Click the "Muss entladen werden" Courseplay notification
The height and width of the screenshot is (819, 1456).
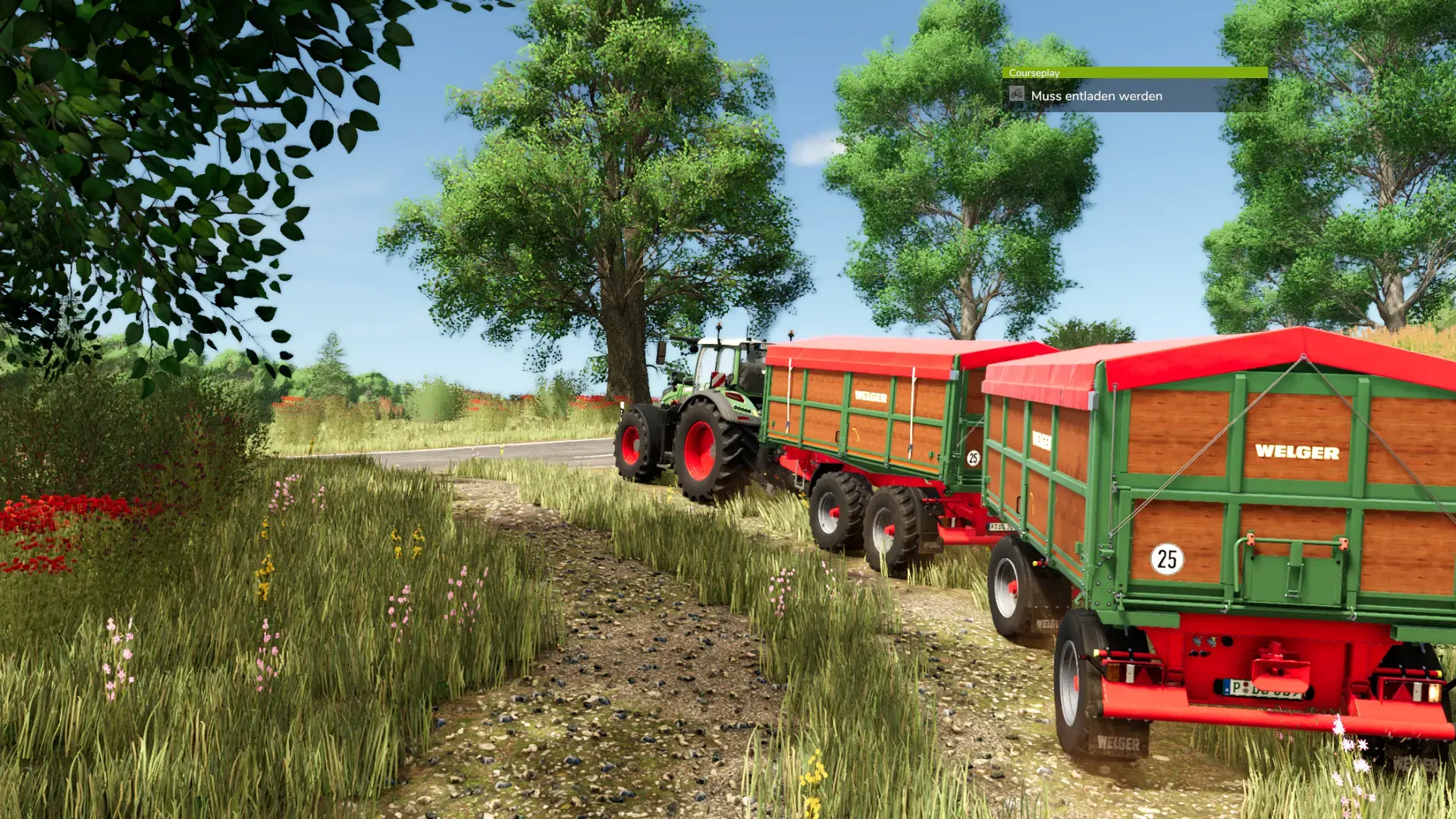click(x=1096, y=96)
